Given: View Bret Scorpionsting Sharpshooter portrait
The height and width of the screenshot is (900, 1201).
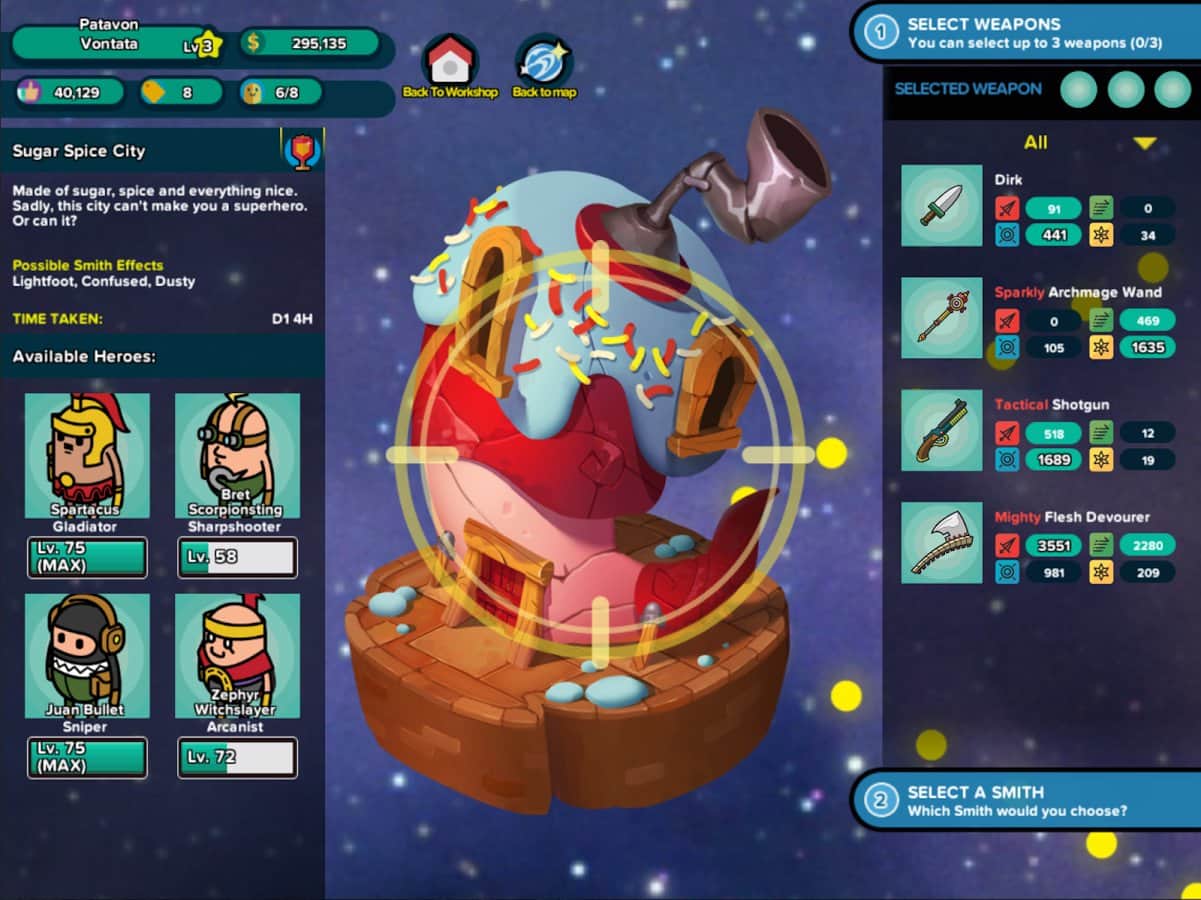Looking at the screenshot, I should (237, 455).
